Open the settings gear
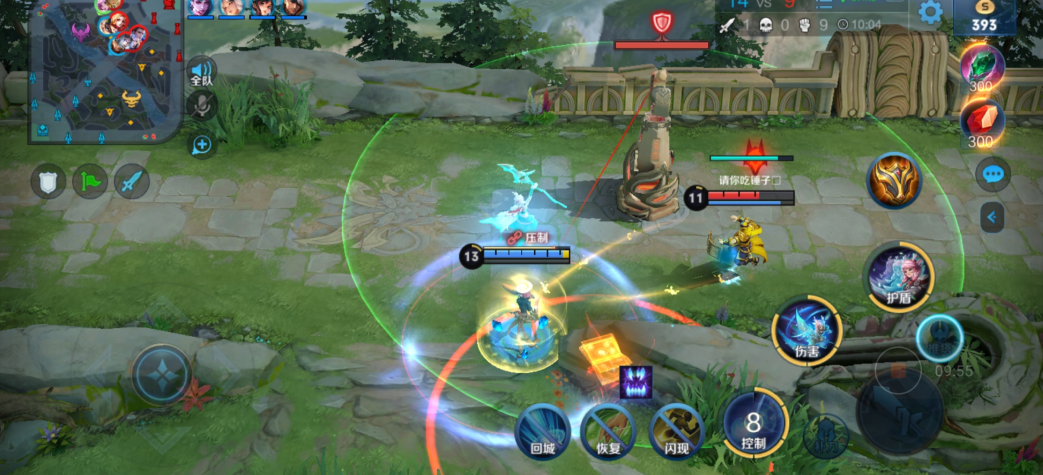 click(931, 12)
